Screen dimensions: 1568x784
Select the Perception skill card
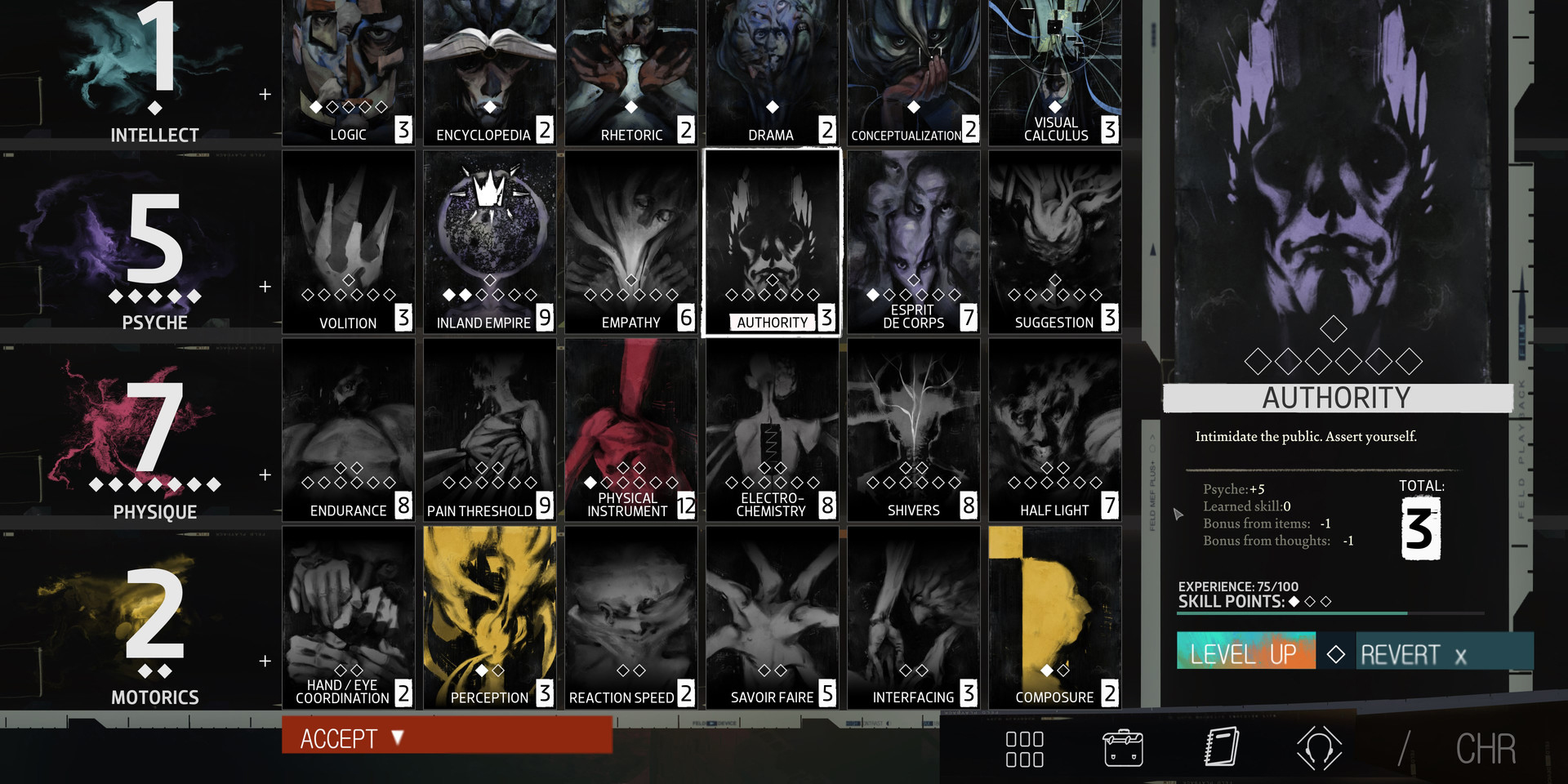(x=489, y=617)
